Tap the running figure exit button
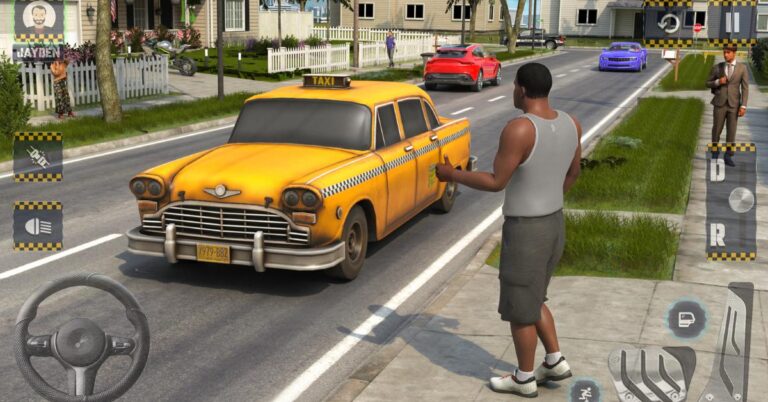Image resolution: width=768 pixels, height=402 pixels. click(x=585, y=390)
